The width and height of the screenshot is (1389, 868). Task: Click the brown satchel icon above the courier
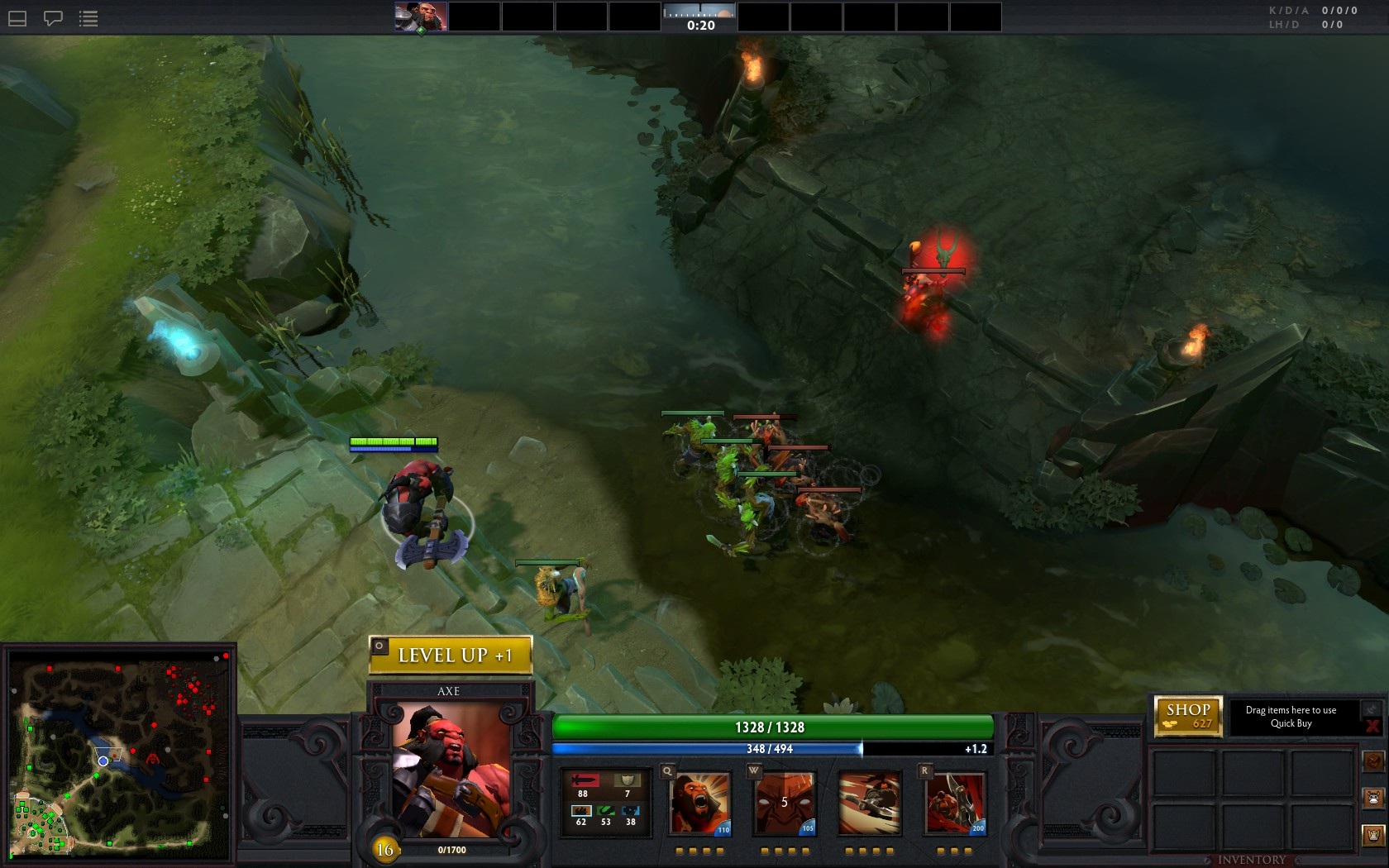(x=1373, y=761)
